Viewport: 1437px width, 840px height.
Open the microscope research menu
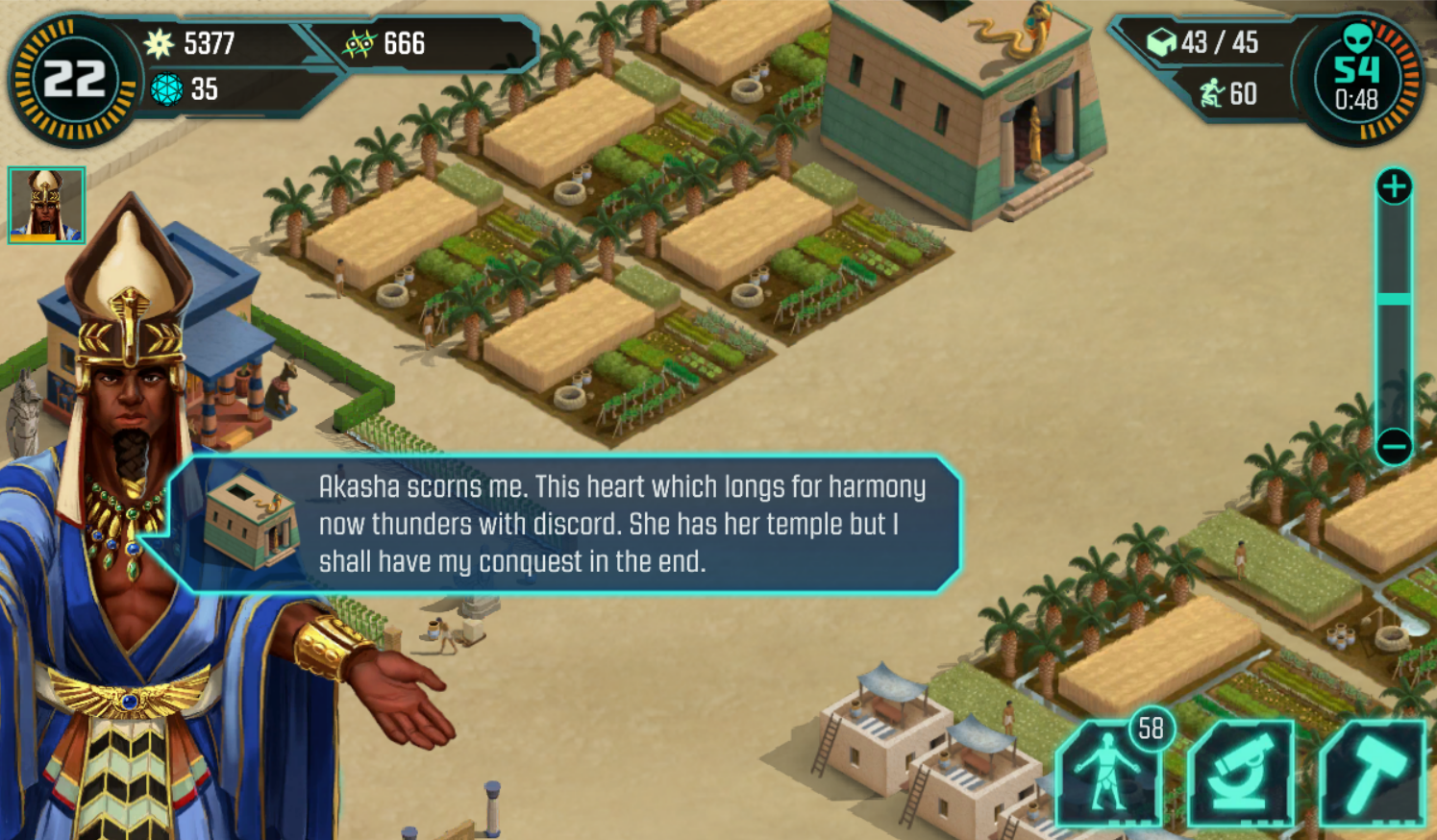click(x=1240, y=774)
